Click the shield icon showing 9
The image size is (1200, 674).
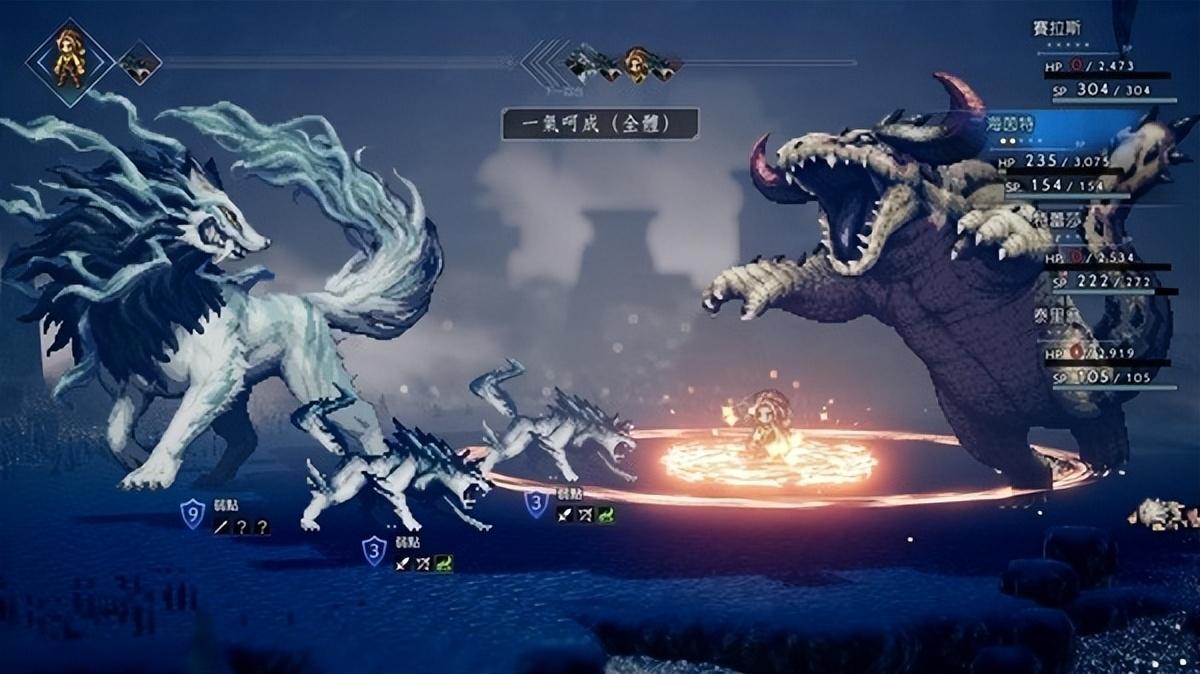192,515
